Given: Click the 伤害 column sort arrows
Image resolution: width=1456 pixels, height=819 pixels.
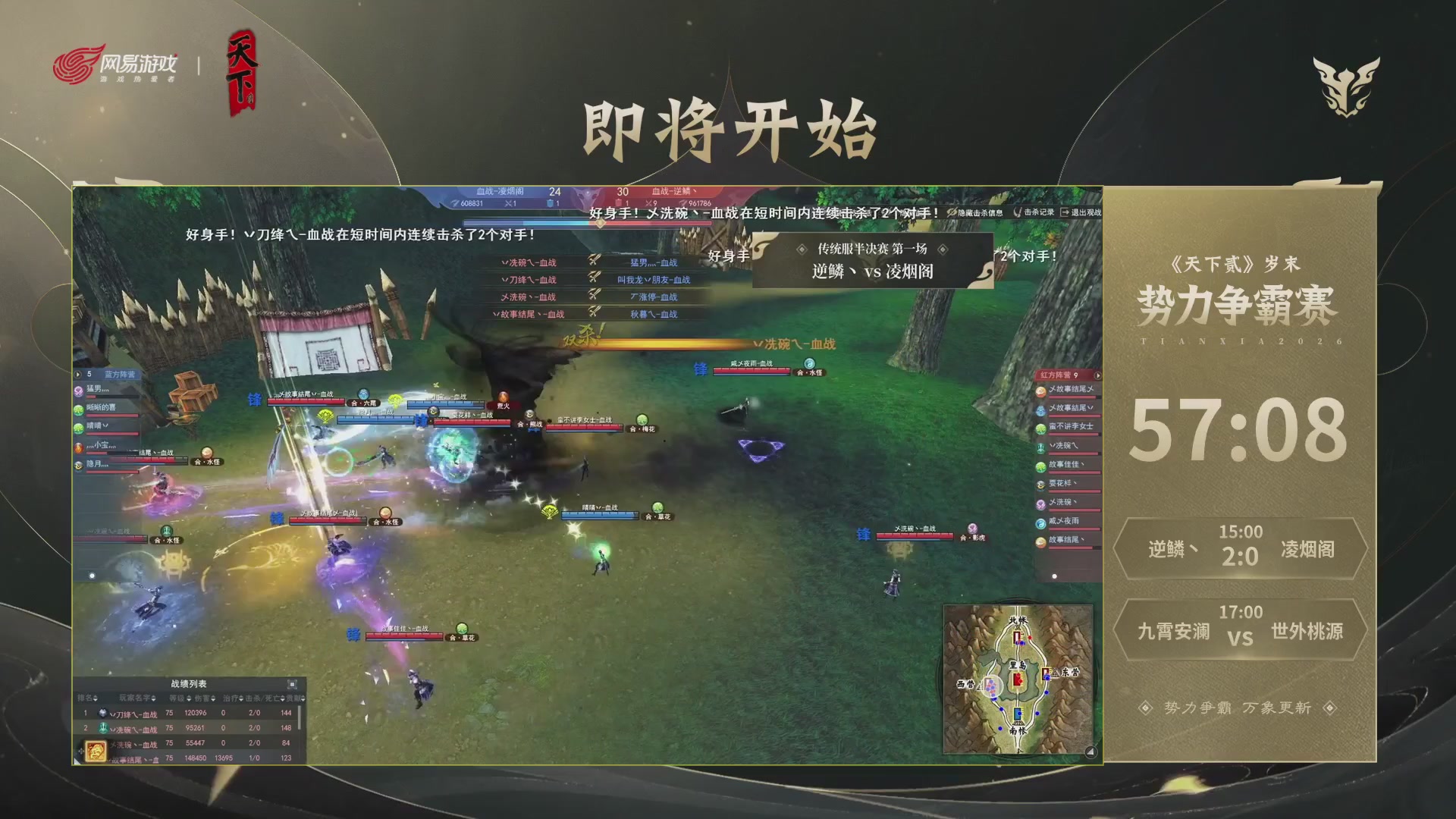Looking at the screenshot, I should coord(214,699).
